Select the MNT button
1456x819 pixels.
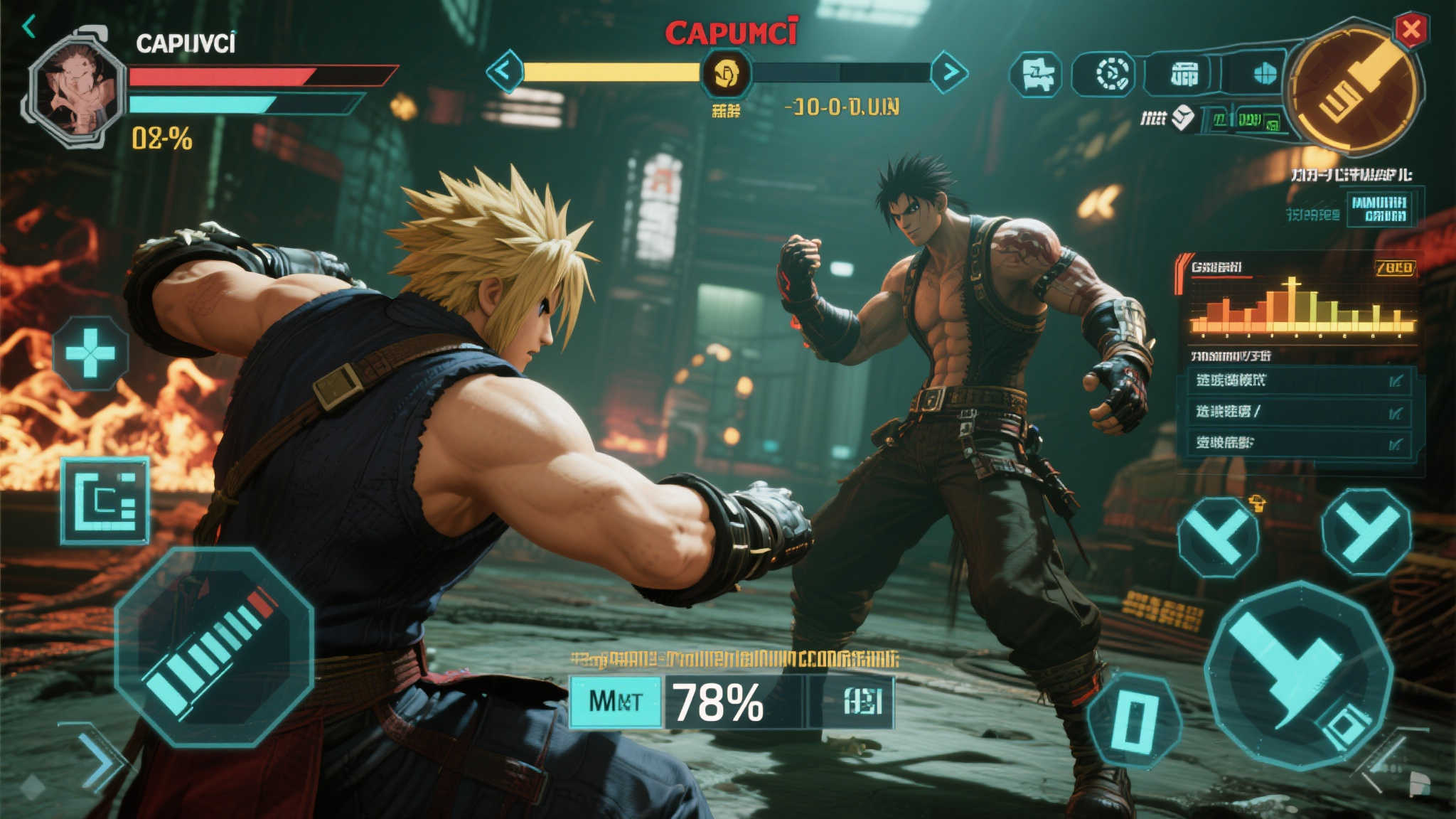(x=616, y=702)
